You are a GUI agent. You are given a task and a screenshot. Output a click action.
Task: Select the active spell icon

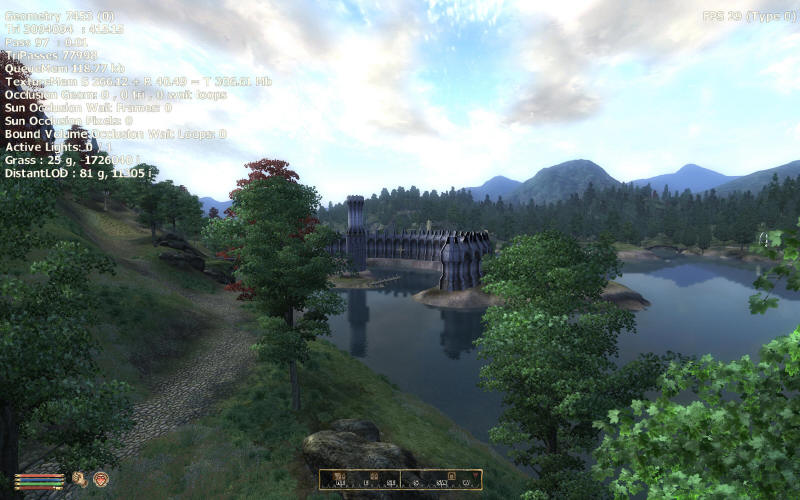click(x=100, y=479)
